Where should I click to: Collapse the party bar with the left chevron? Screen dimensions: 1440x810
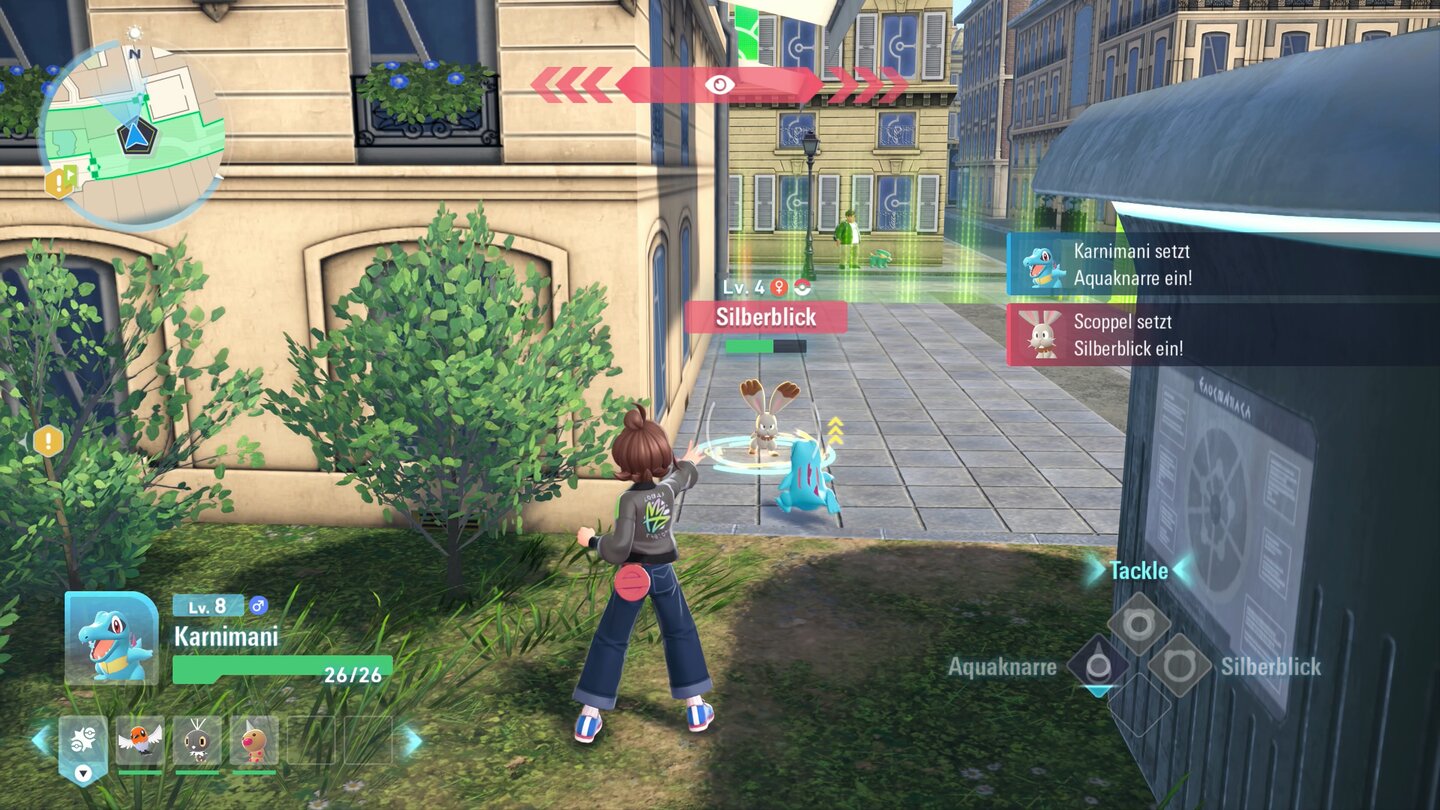pyautogui.click(x=38, y=738)
